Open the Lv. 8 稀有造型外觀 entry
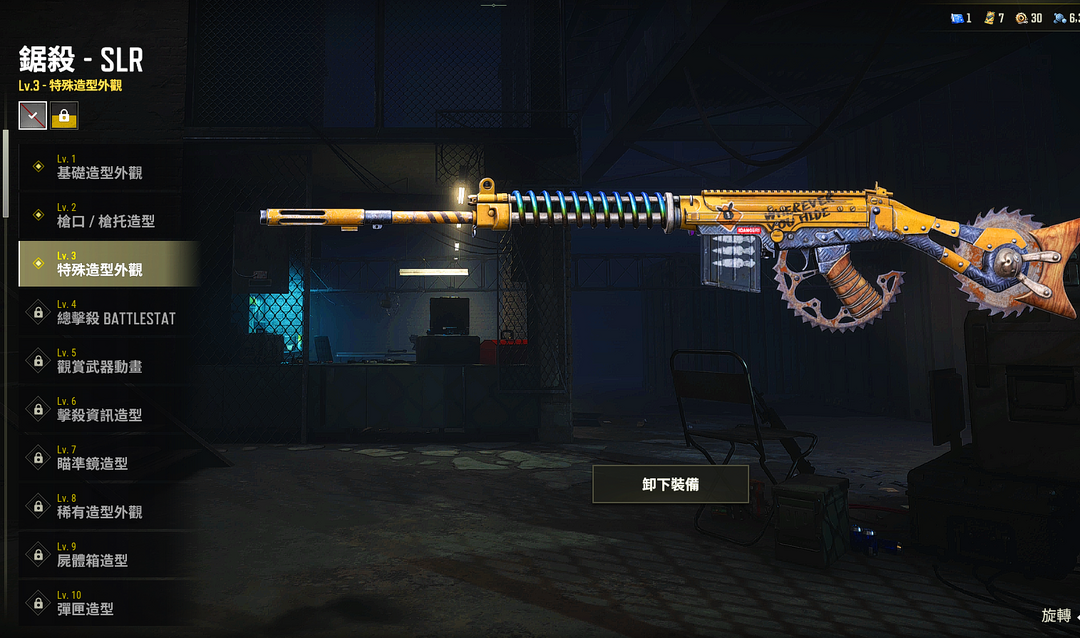This screenshot has width=1080, height=638. click(108, 506)
